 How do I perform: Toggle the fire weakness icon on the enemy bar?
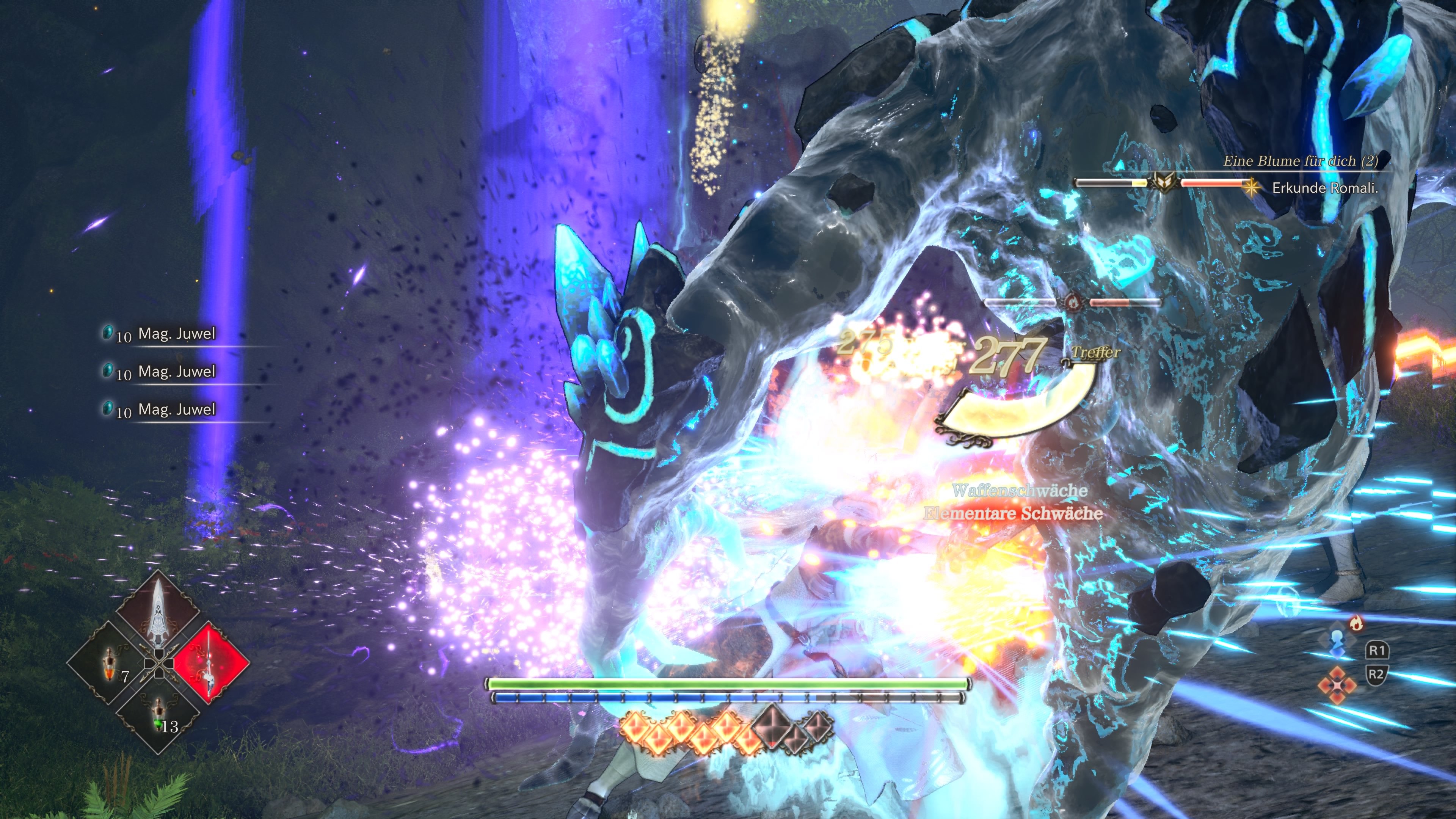1073,303
